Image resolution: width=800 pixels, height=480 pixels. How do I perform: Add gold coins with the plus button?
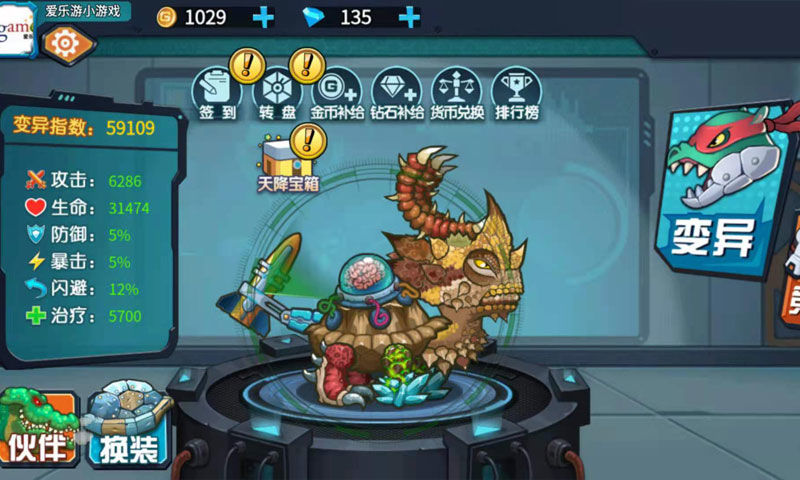(x=263, y=17)
